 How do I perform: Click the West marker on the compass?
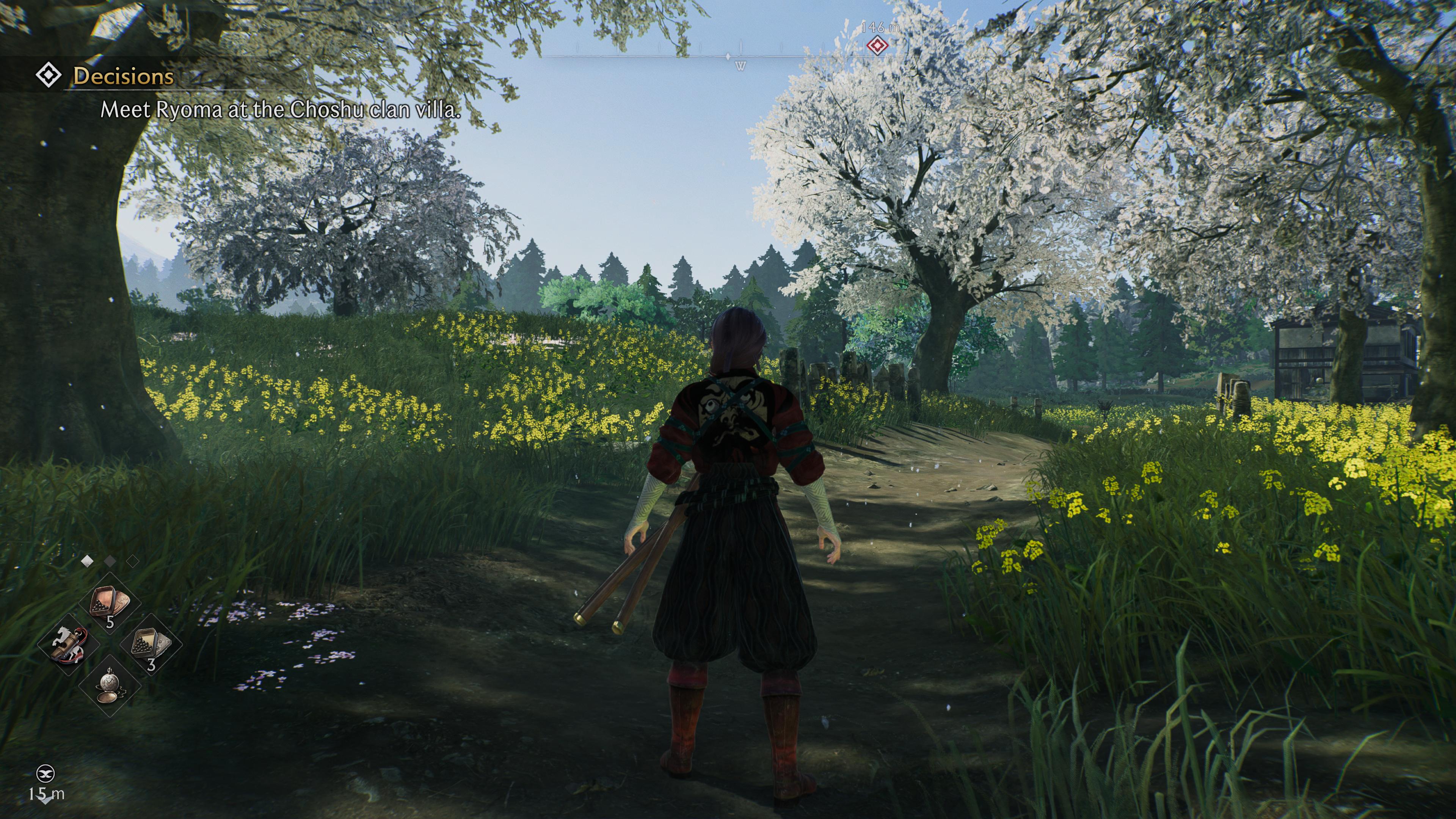(x=741, y=66)
